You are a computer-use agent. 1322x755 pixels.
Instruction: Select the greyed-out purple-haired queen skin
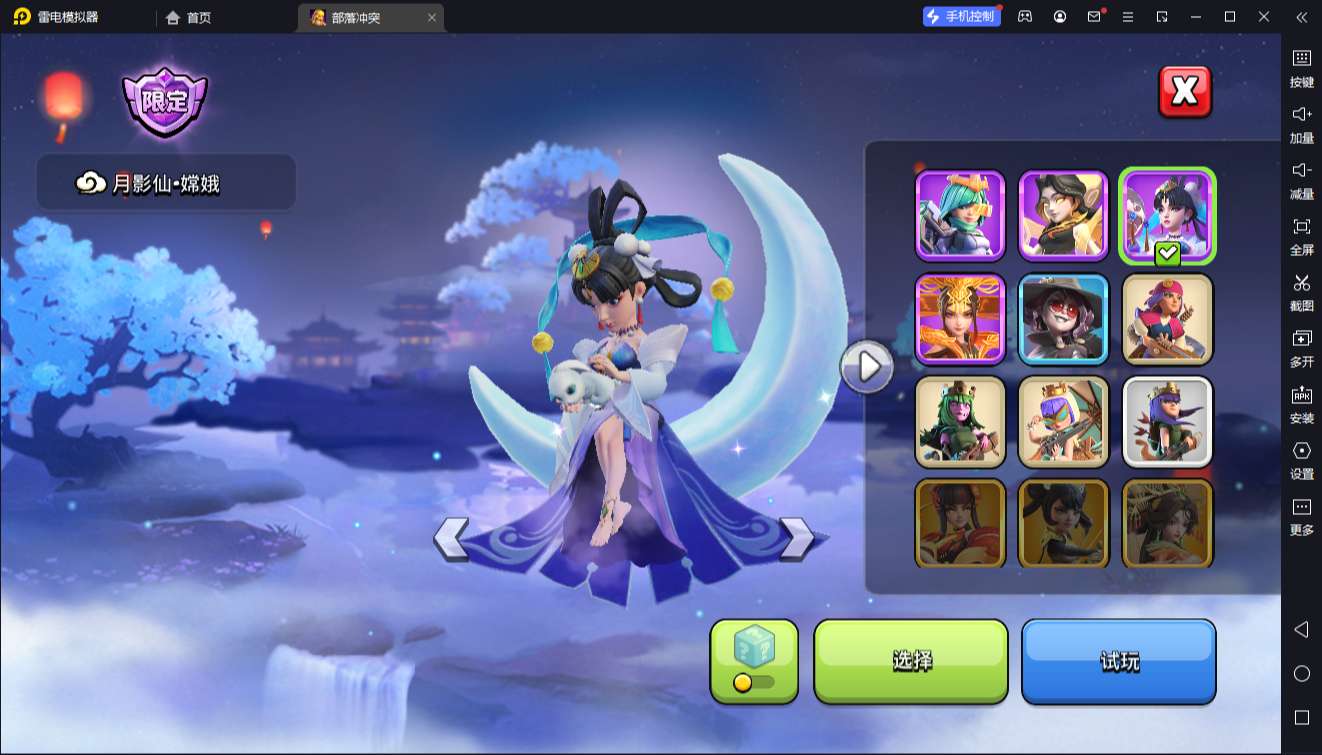[1167, 422]
